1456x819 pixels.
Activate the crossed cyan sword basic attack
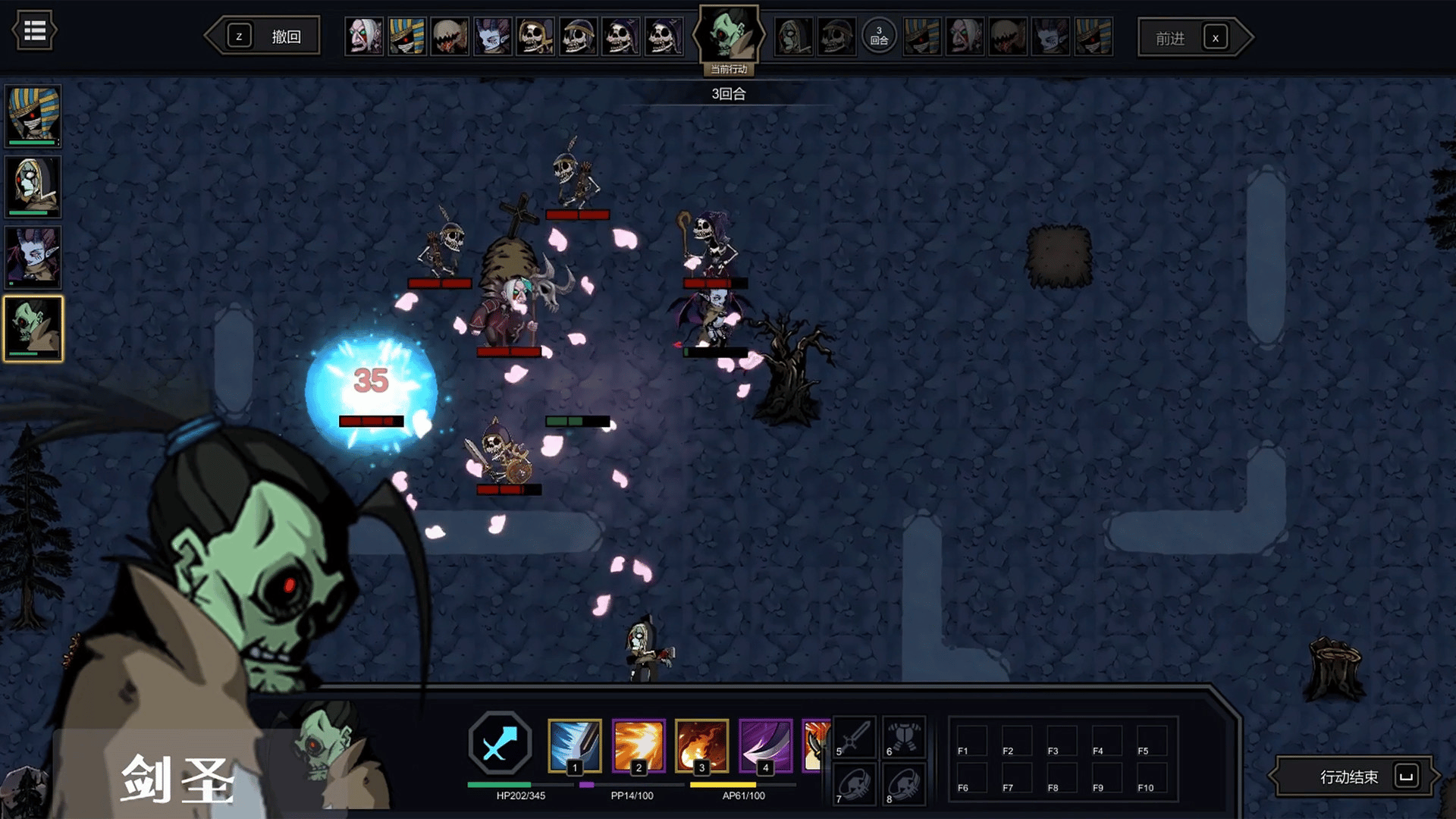(x=500, y=745)
